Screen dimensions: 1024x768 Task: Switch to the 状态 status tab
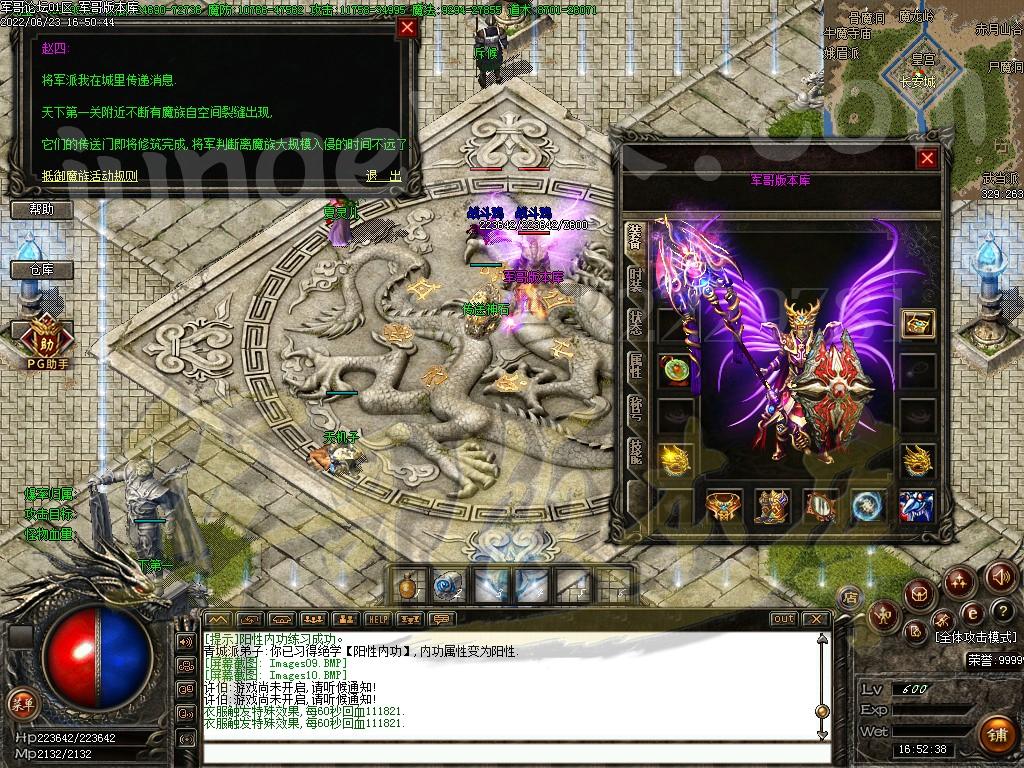click(635, 322)
